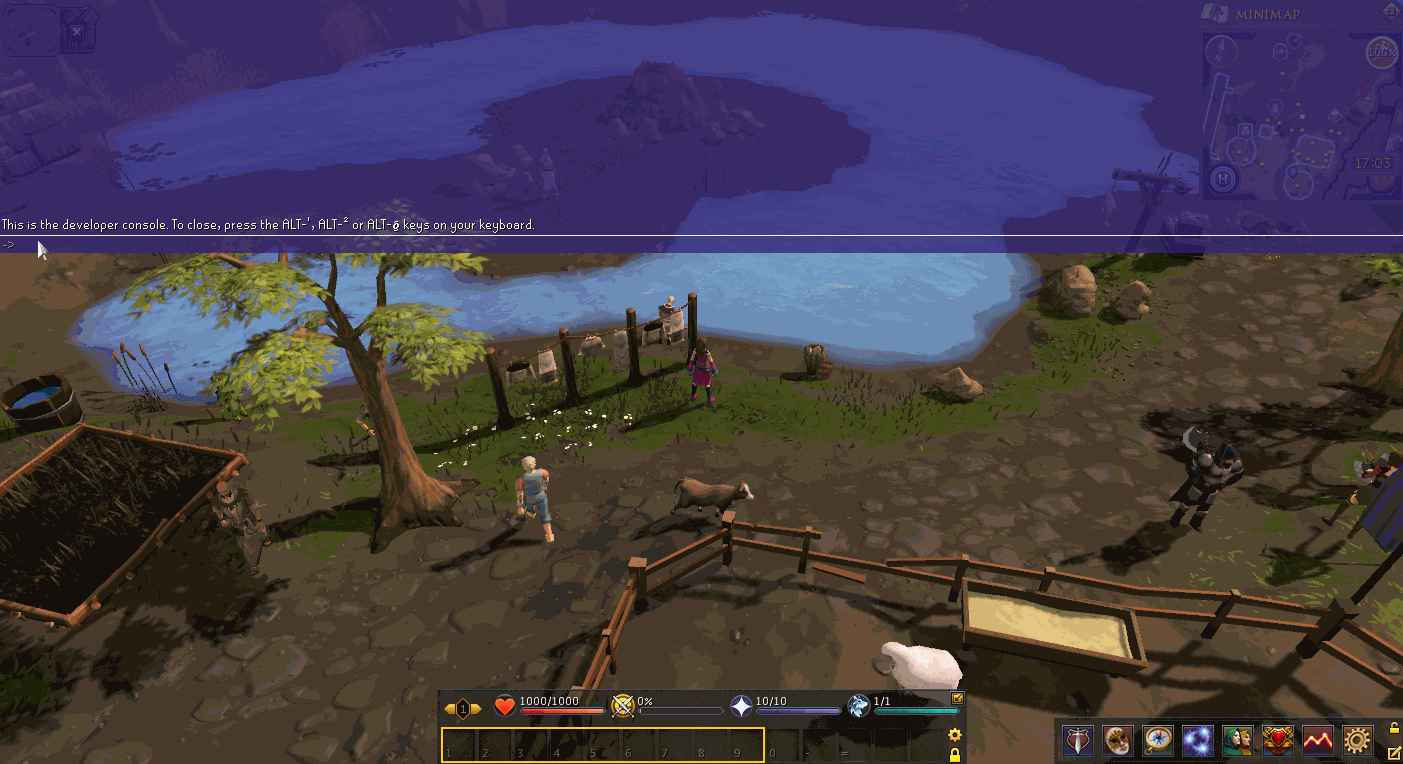Click the action bar minimise button
The height and width of the screenshot is (764, 1403).
click(x=957, y=698)
